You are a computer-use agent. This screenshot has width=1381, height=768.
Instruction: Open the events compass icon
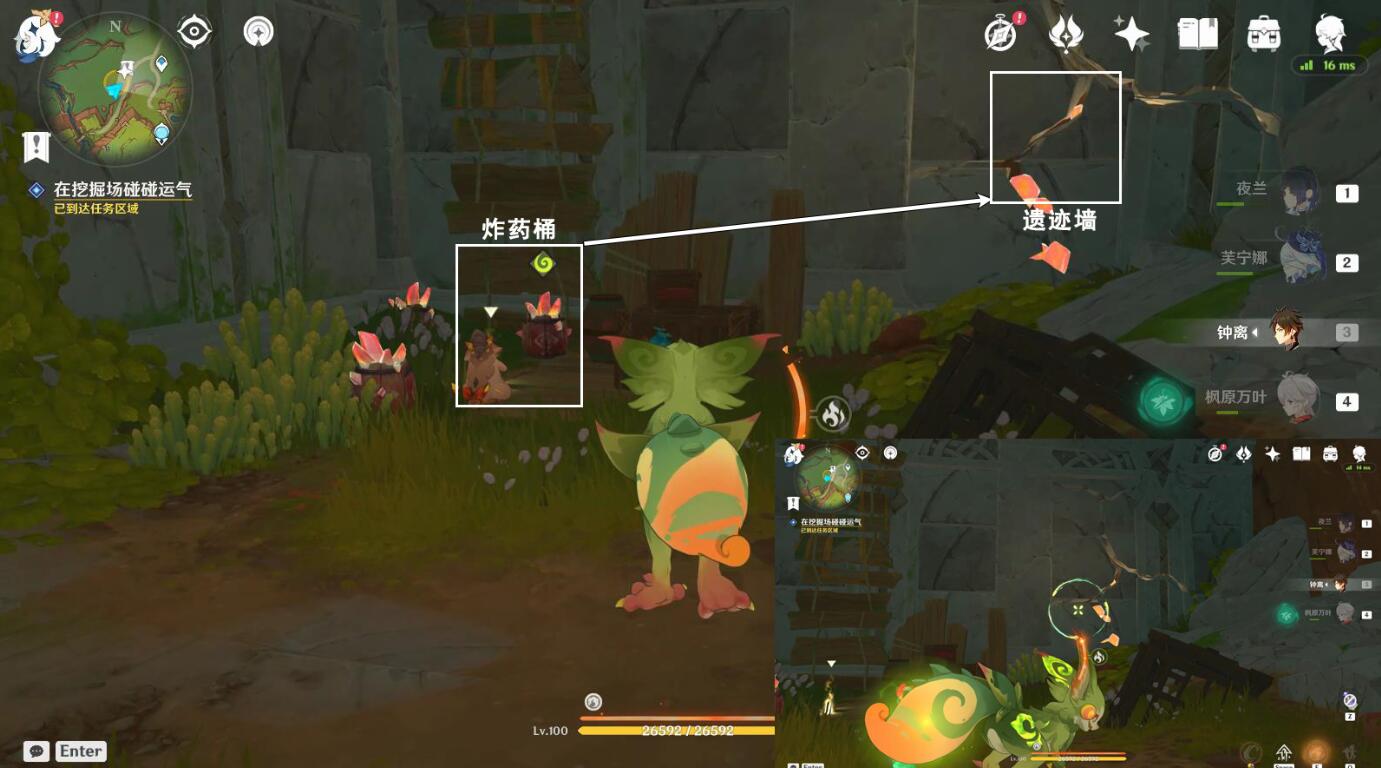(x=1000, y=35)
